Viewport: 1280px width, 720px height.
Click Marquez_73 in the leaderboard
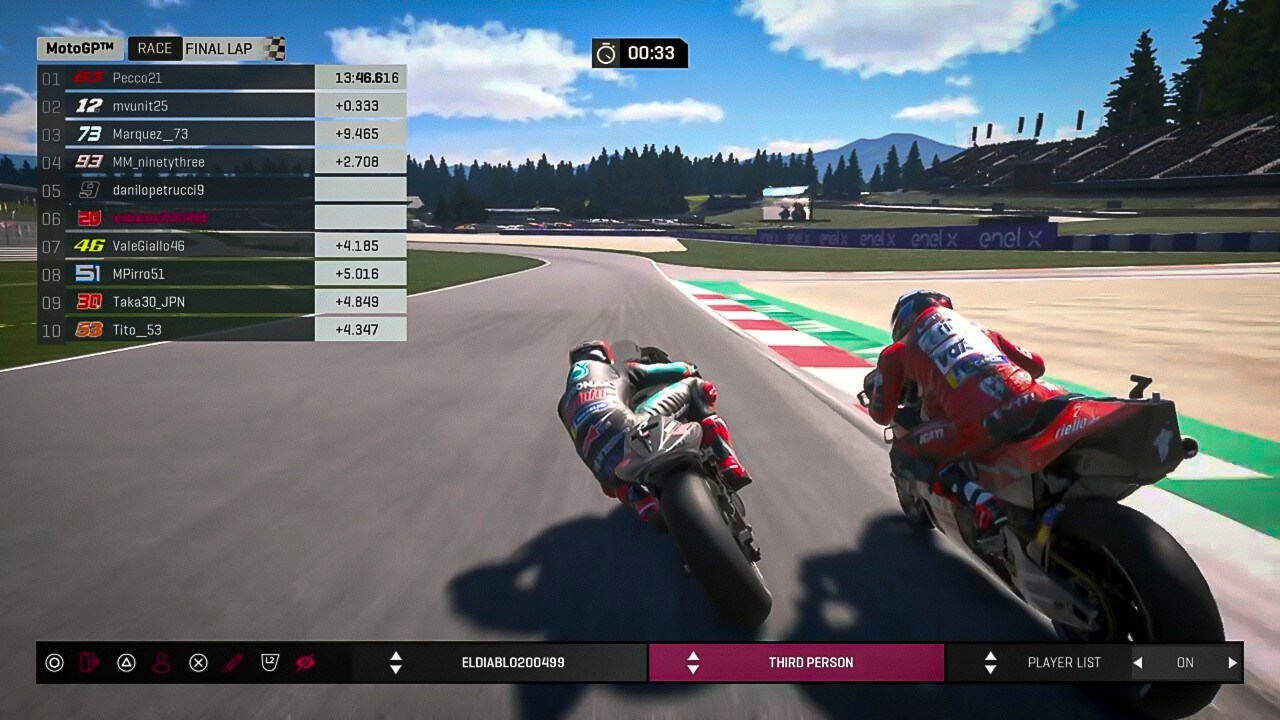(x=150, y=134)
